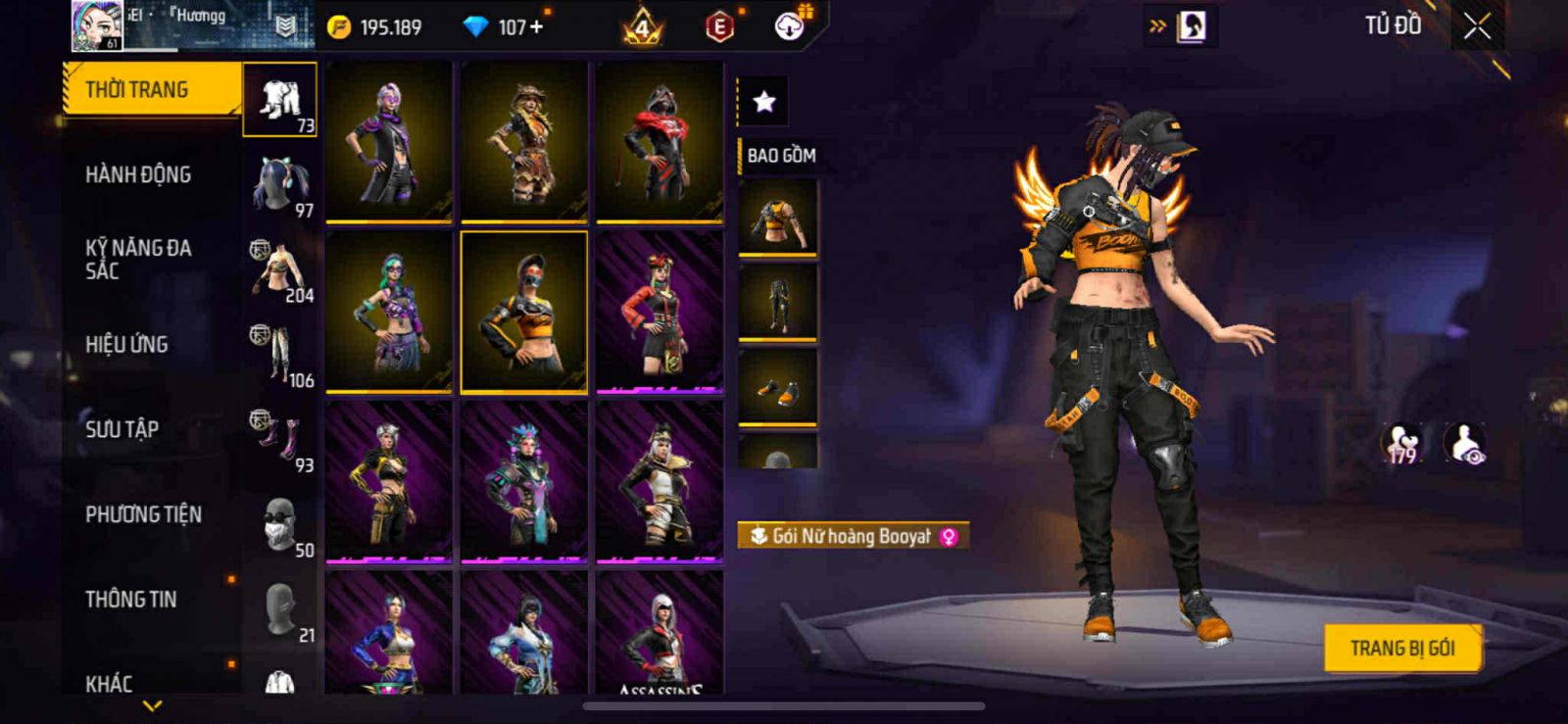This screenshot has width=1568, height=724.
Task: Pick the Assassin's white hood outfit
Action: [660, 634]
